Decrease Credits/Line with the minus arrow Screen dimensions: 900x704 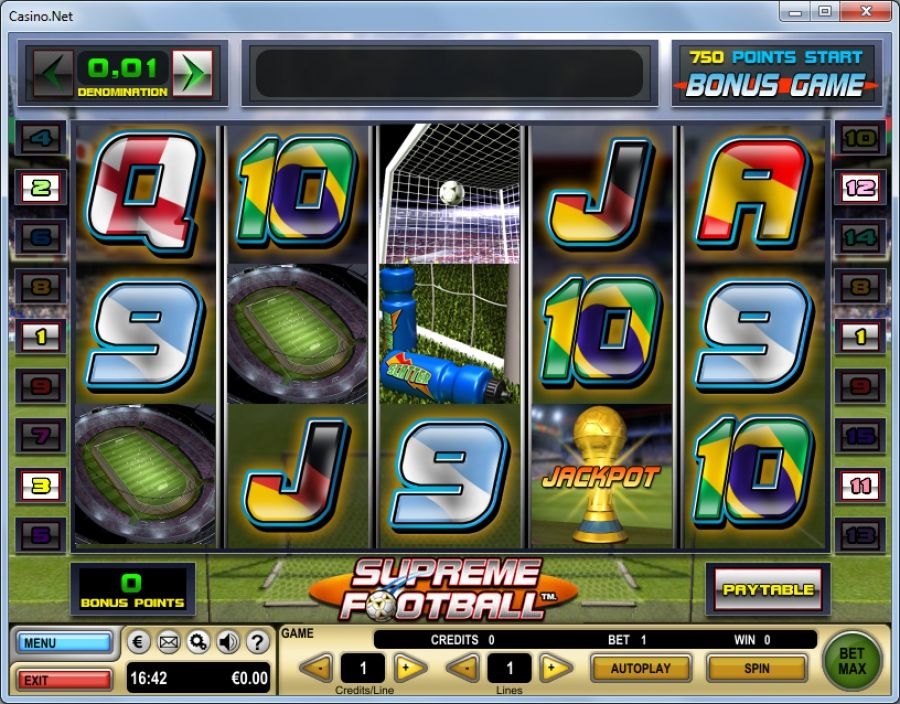[316, 668]
